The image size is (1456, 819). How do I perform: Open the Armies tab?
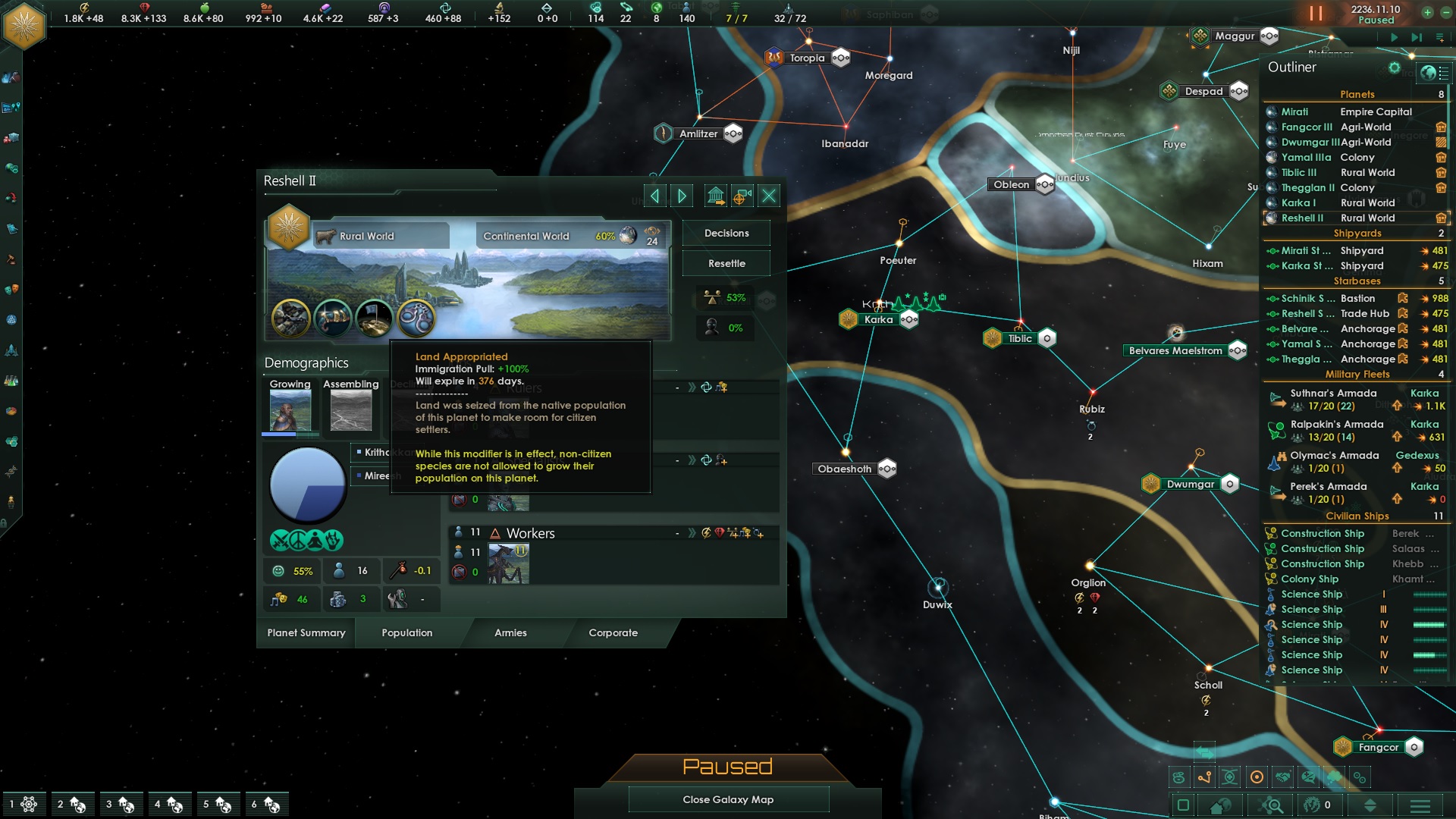tap(510, 633)
